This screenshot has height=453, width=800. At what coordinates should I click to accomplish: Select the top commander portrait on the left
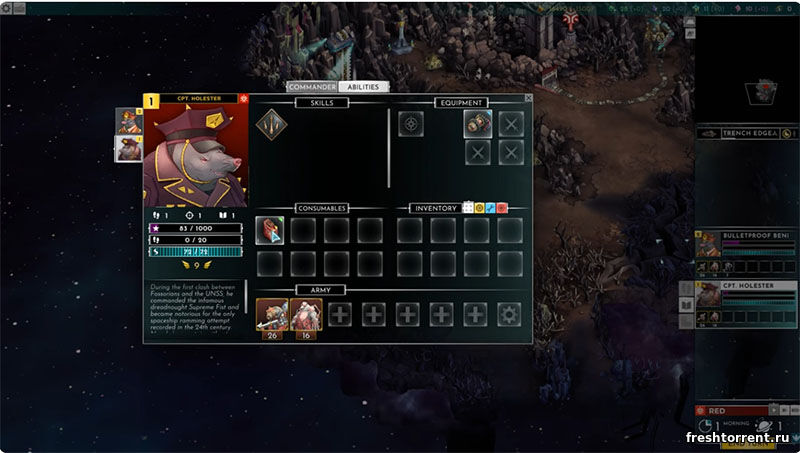128,121
